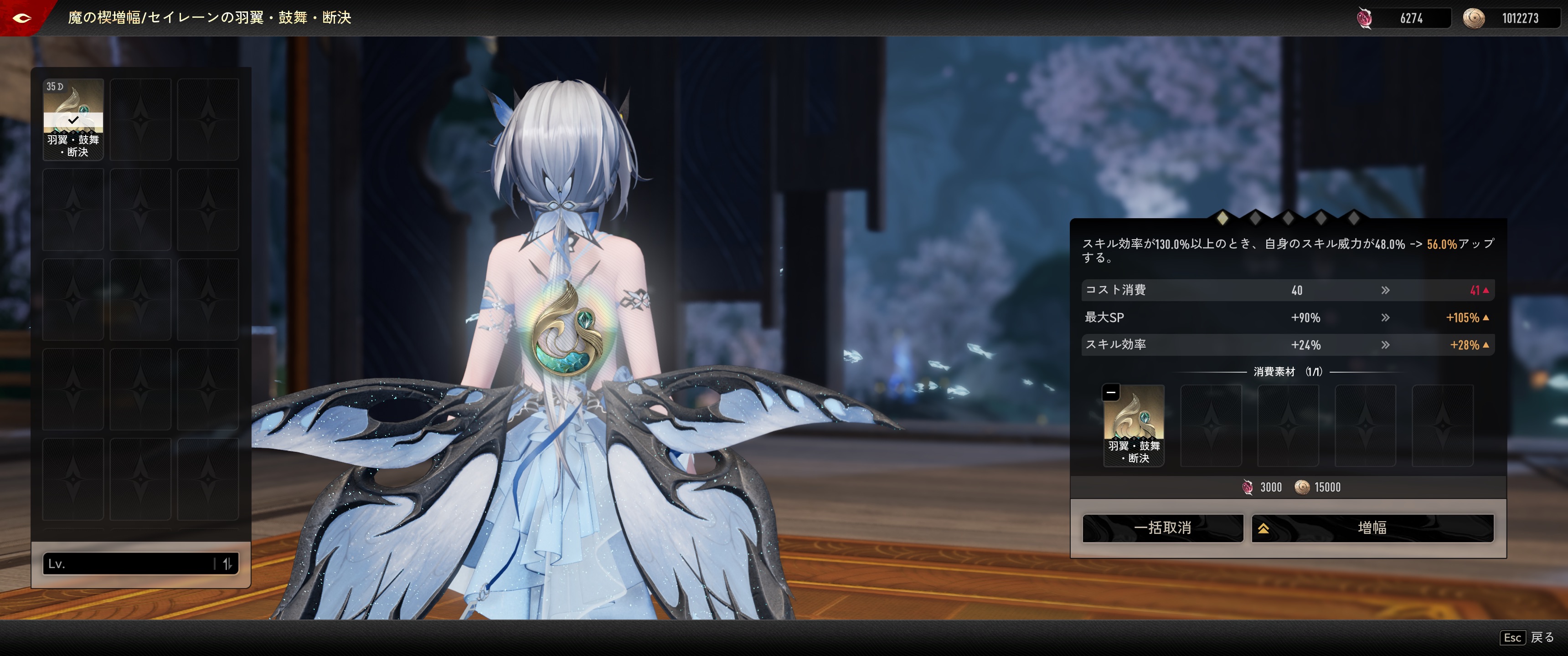Click the 戻る return label
Screen dimensions: 1568x656
[1542, 637]
